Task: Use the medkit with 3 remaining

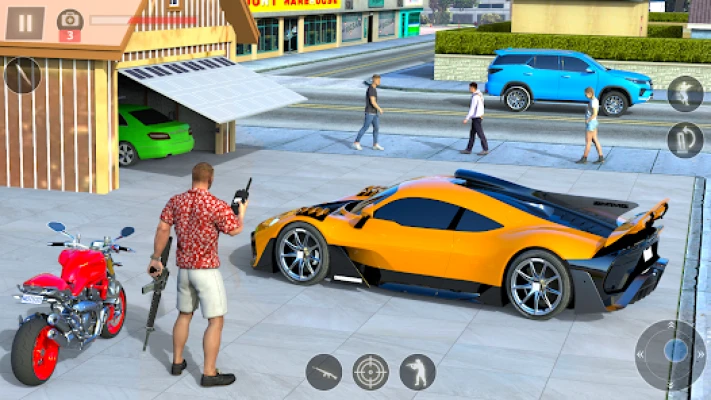Action: tap(70, 24)
